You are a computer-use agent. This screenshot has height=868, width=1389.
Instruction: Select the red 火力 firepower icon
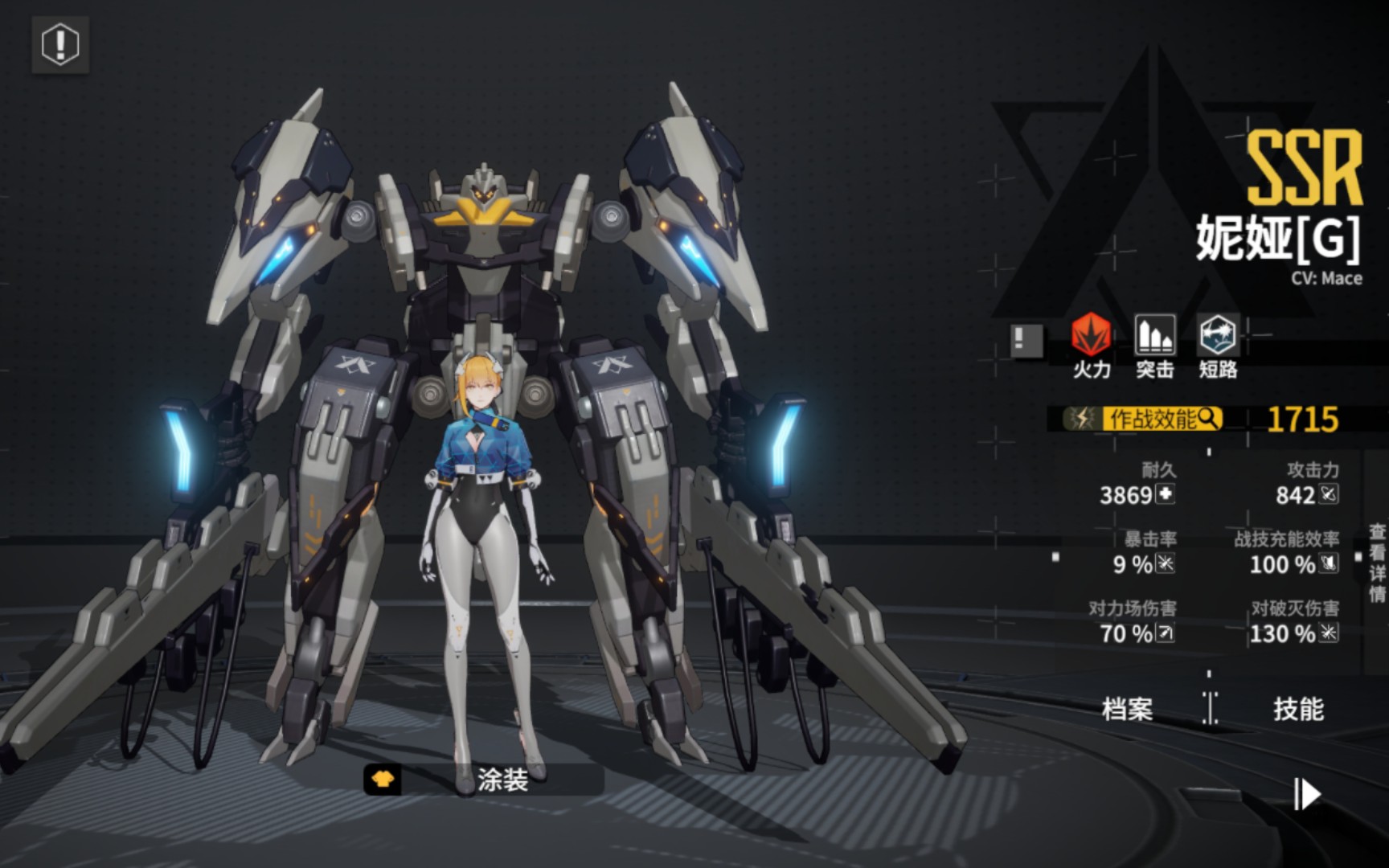click(x=1092, y=335)
